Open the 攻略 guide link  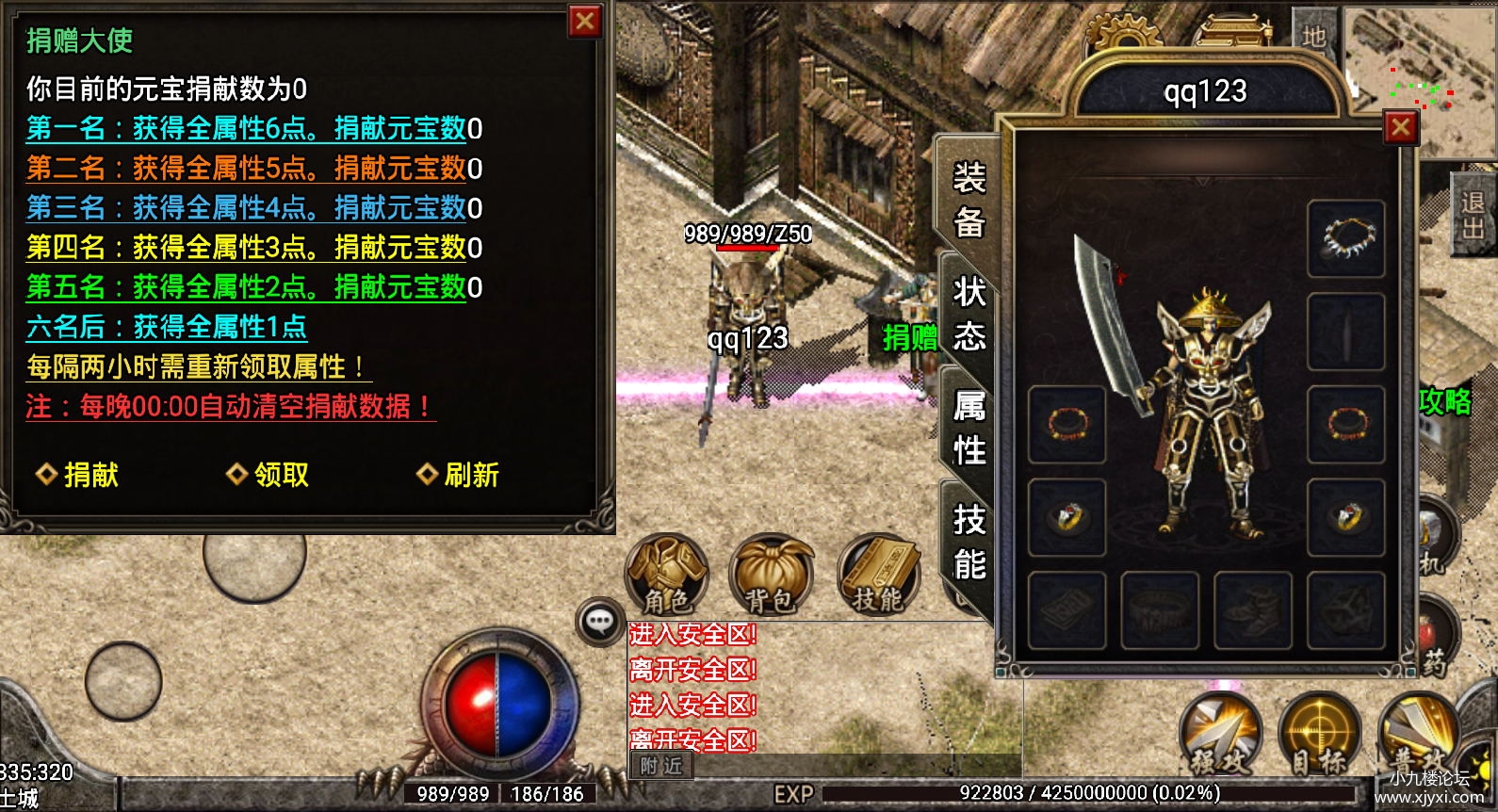coord(1444,401)
